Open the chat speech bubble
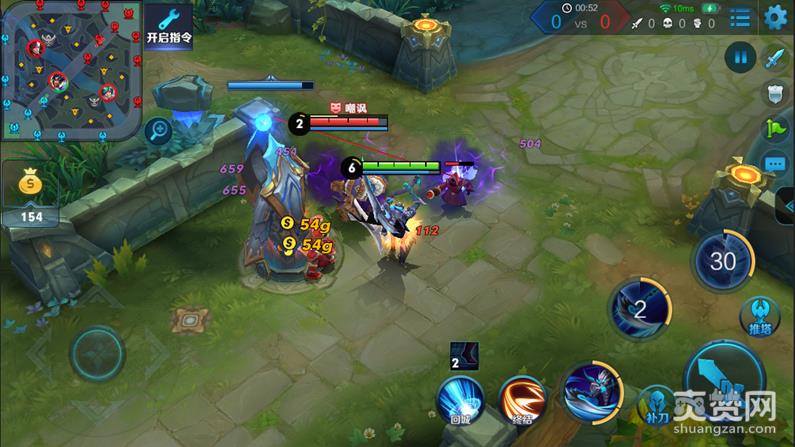 click(x=776, y=163)
